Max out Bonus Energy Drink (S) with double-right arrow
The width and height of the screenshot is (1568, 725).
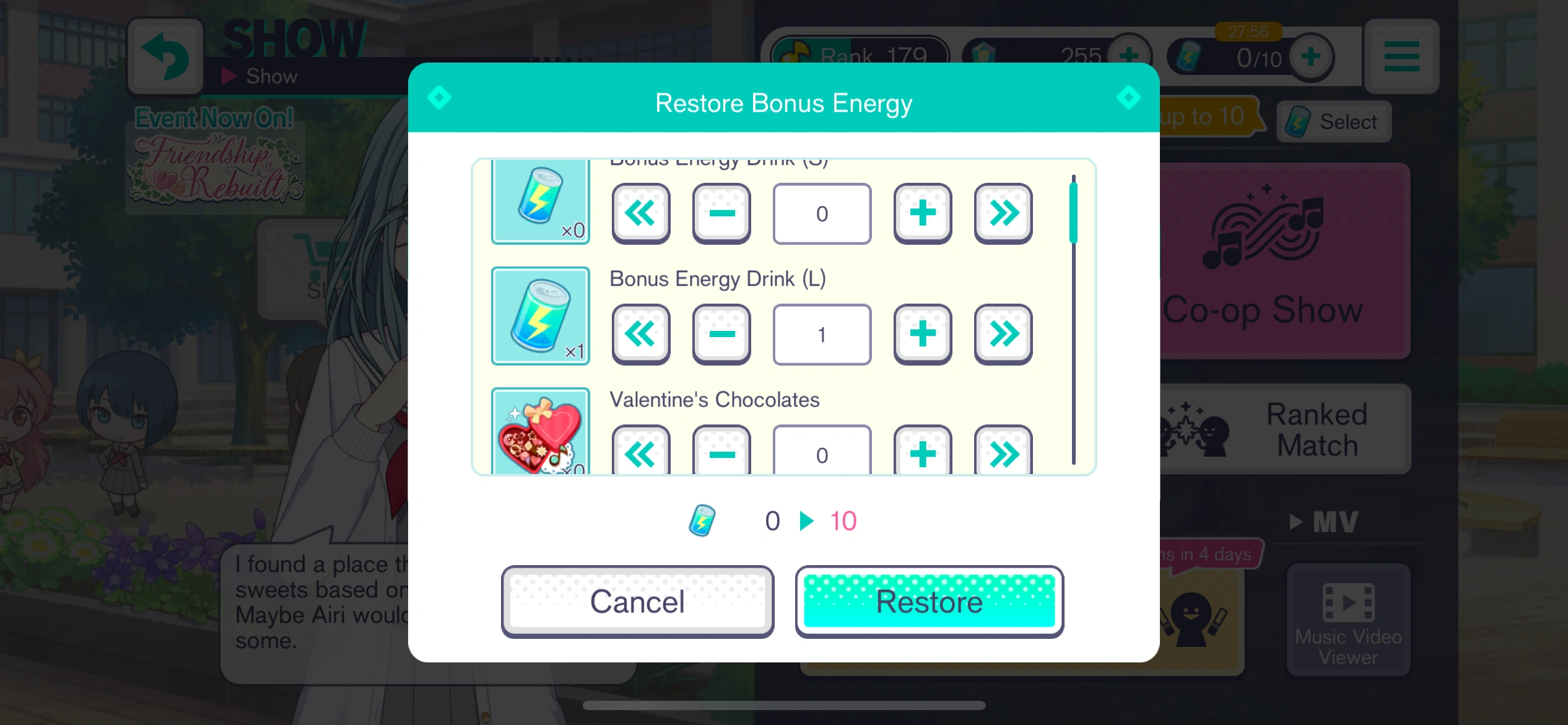pos(1003,213)
